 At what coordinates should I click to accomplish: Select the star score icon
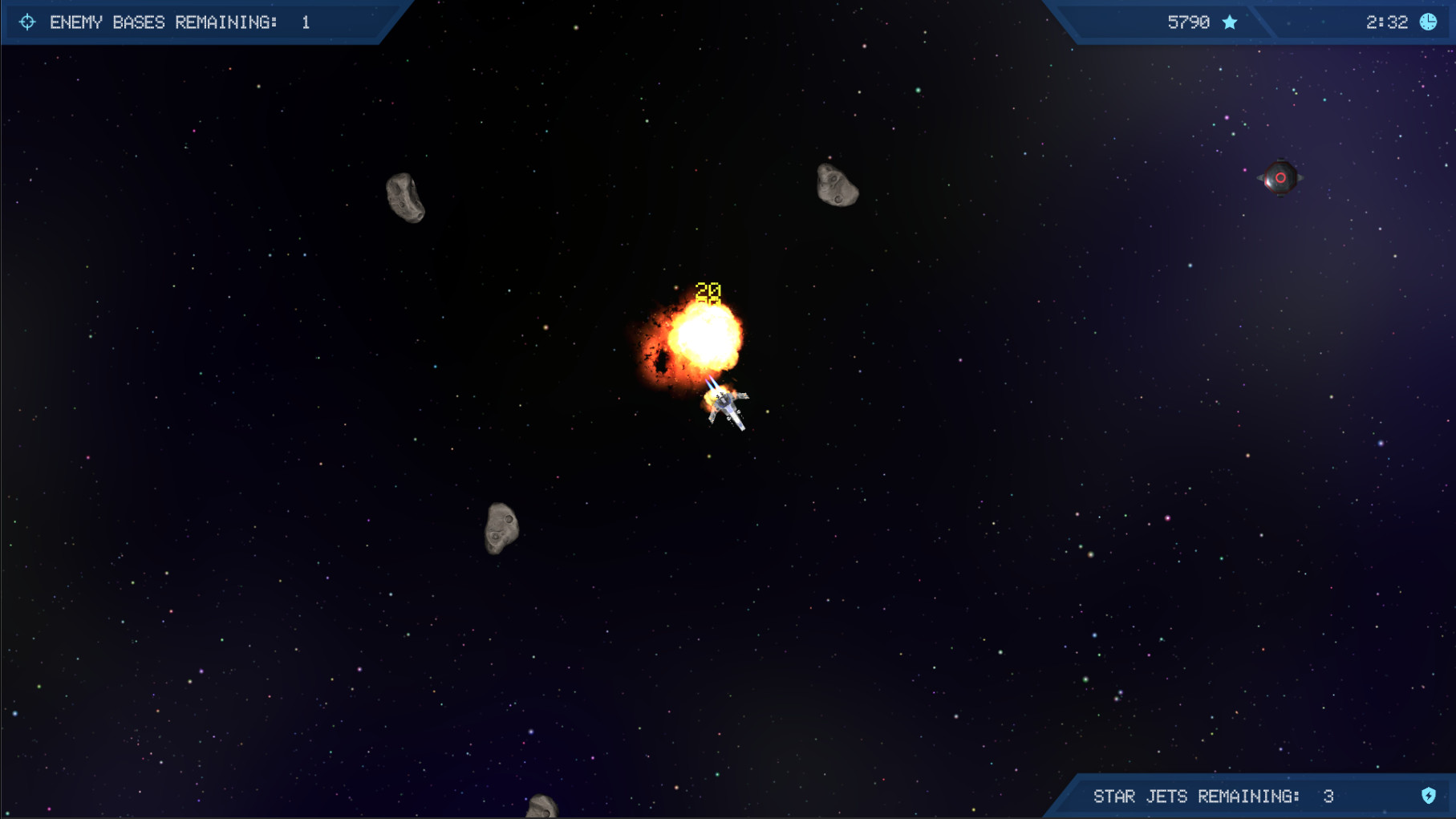coord(1230,22)
